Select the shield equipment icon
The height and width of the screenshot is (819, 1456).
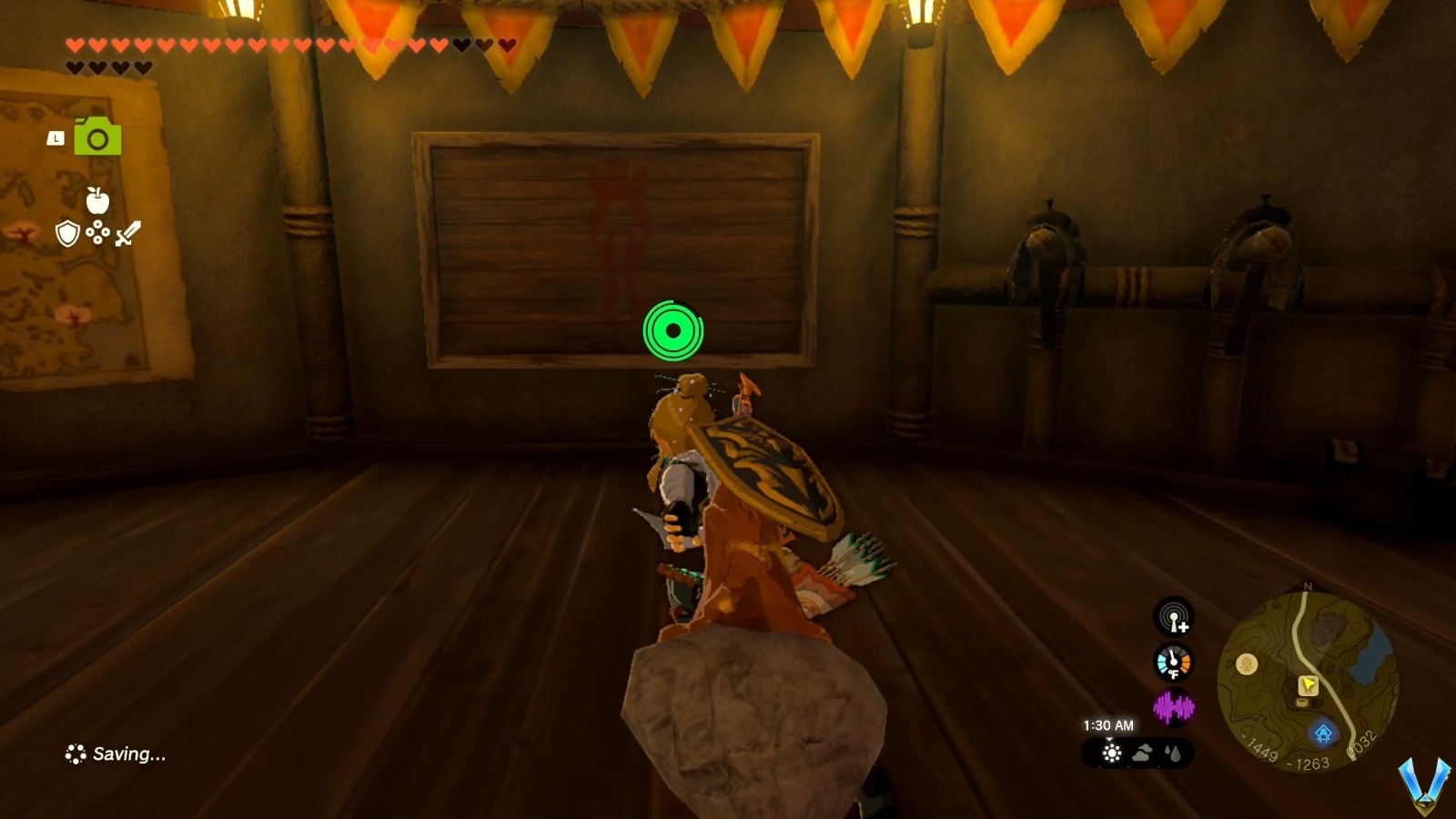[x=67, y=235]
